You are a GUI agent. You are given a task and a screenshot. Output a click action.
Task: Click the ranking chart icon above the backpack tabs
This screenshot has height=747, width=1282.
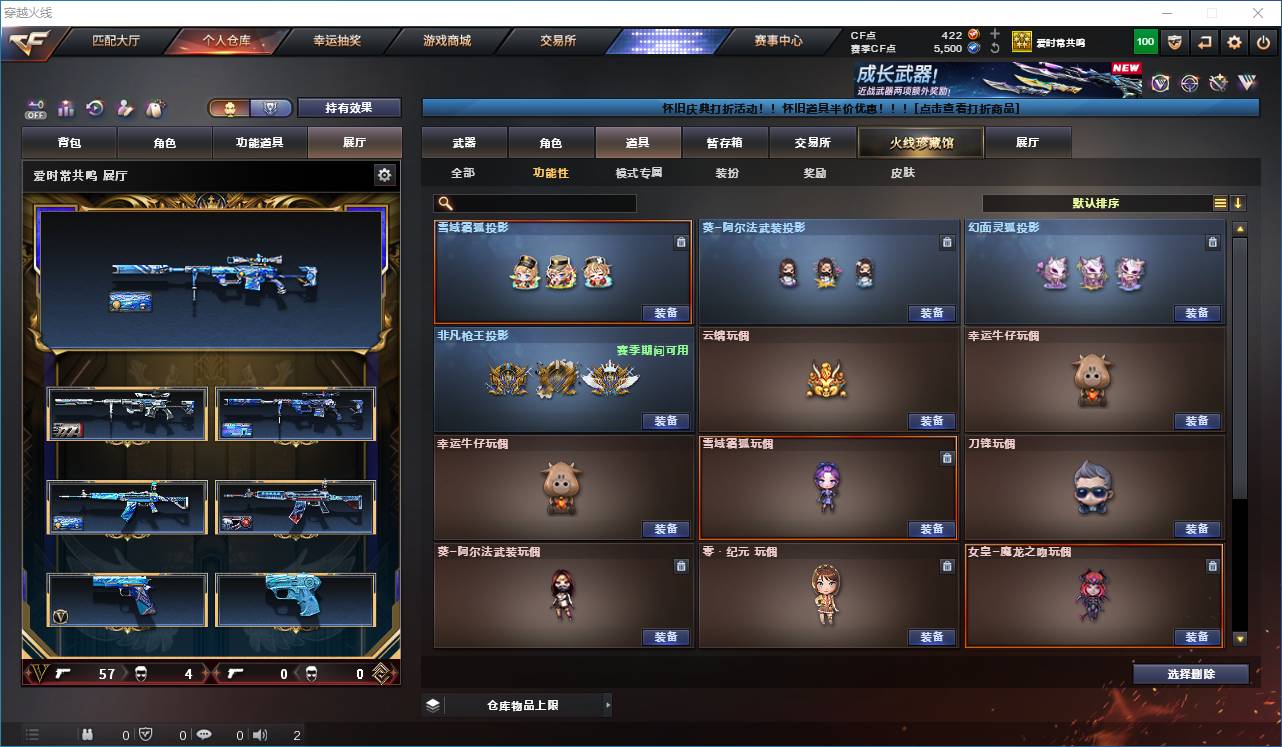click(66, 106)
